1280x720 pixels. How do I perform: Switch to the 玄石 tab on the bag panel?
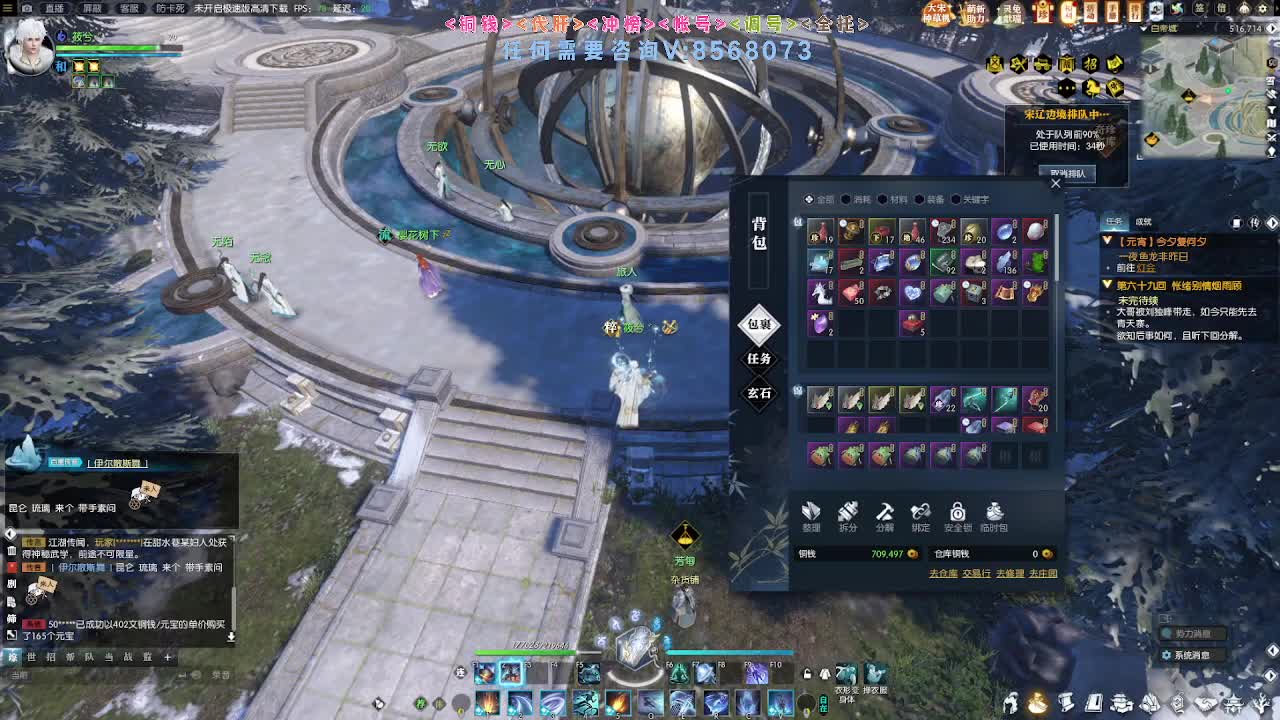759,391
